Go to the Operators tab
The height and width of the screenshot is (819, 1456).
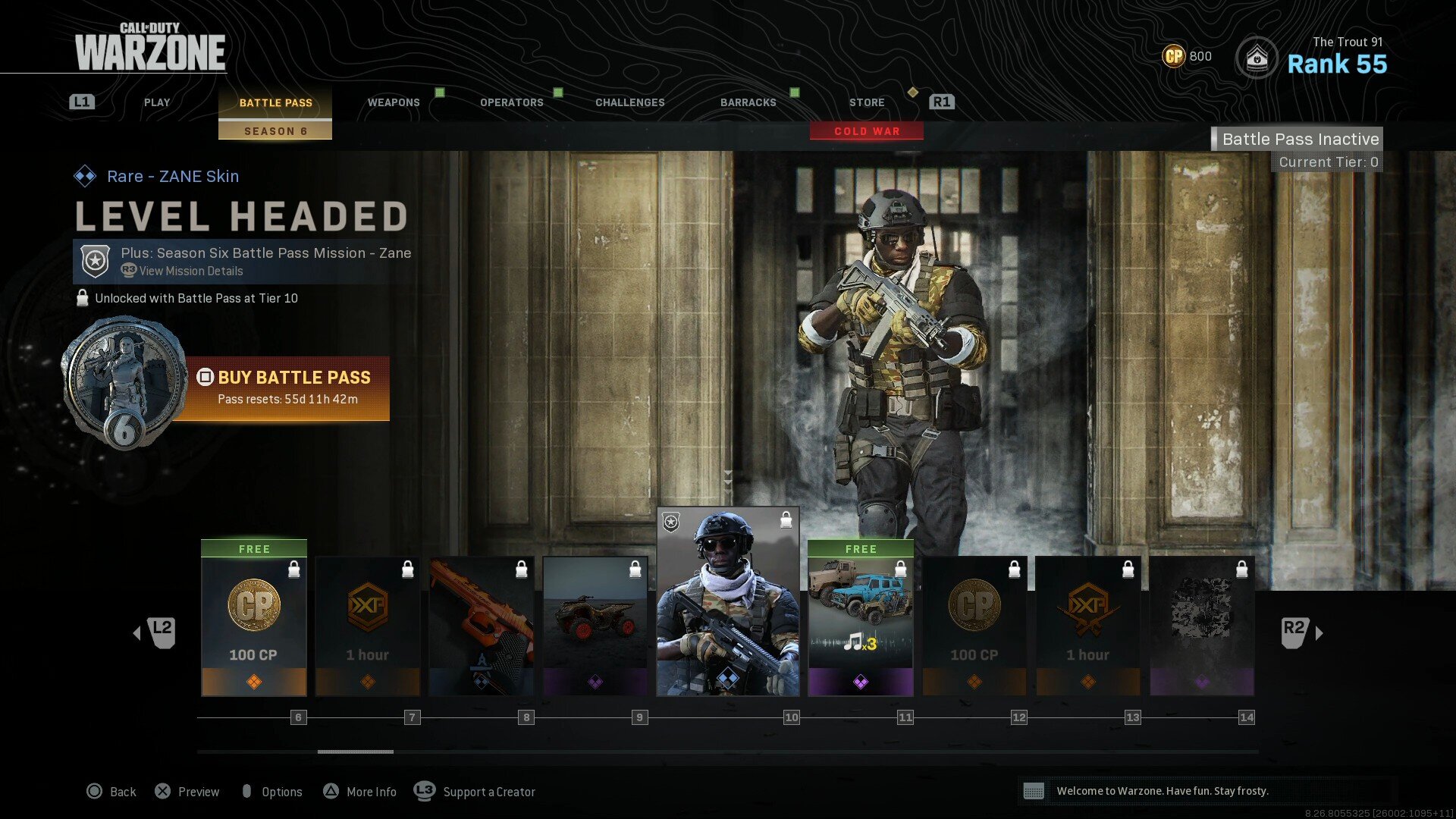point(511,102)
